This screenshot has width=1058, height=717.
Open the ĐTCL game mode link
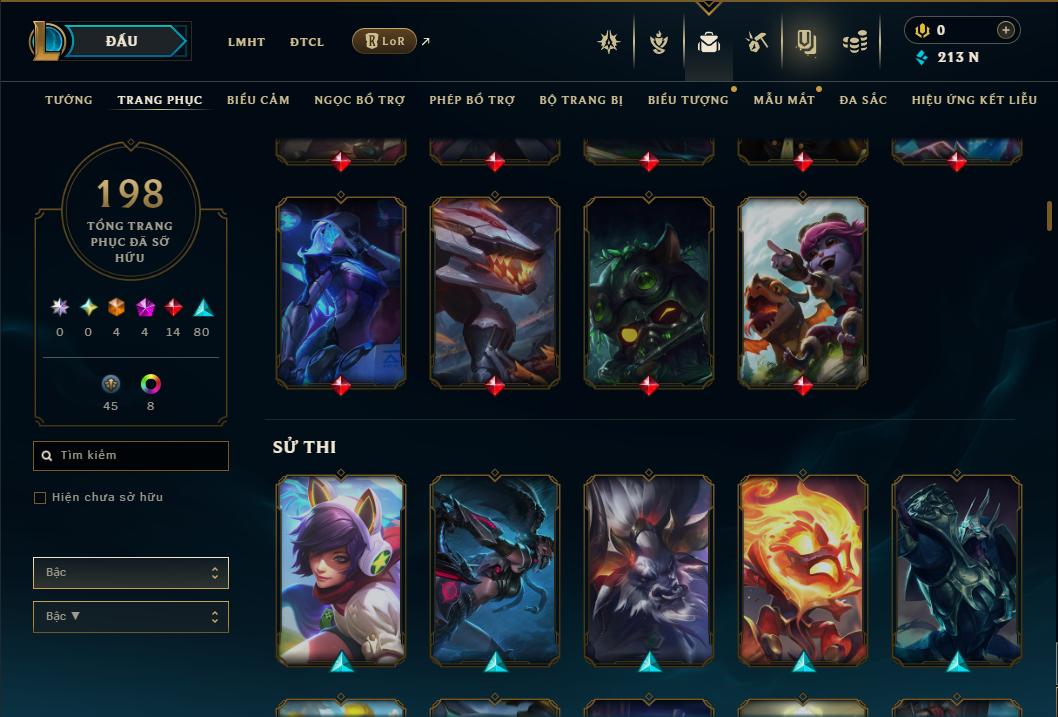coord(307,42)
